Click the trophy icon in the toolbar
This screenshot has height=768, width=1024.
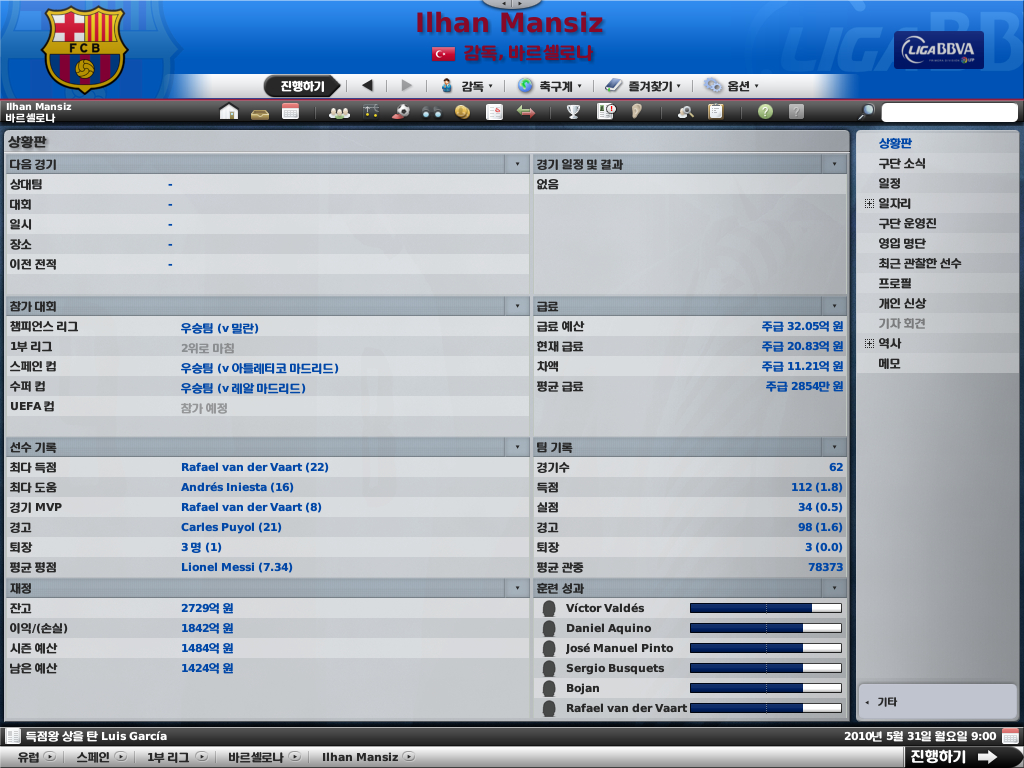click(574, 112)
